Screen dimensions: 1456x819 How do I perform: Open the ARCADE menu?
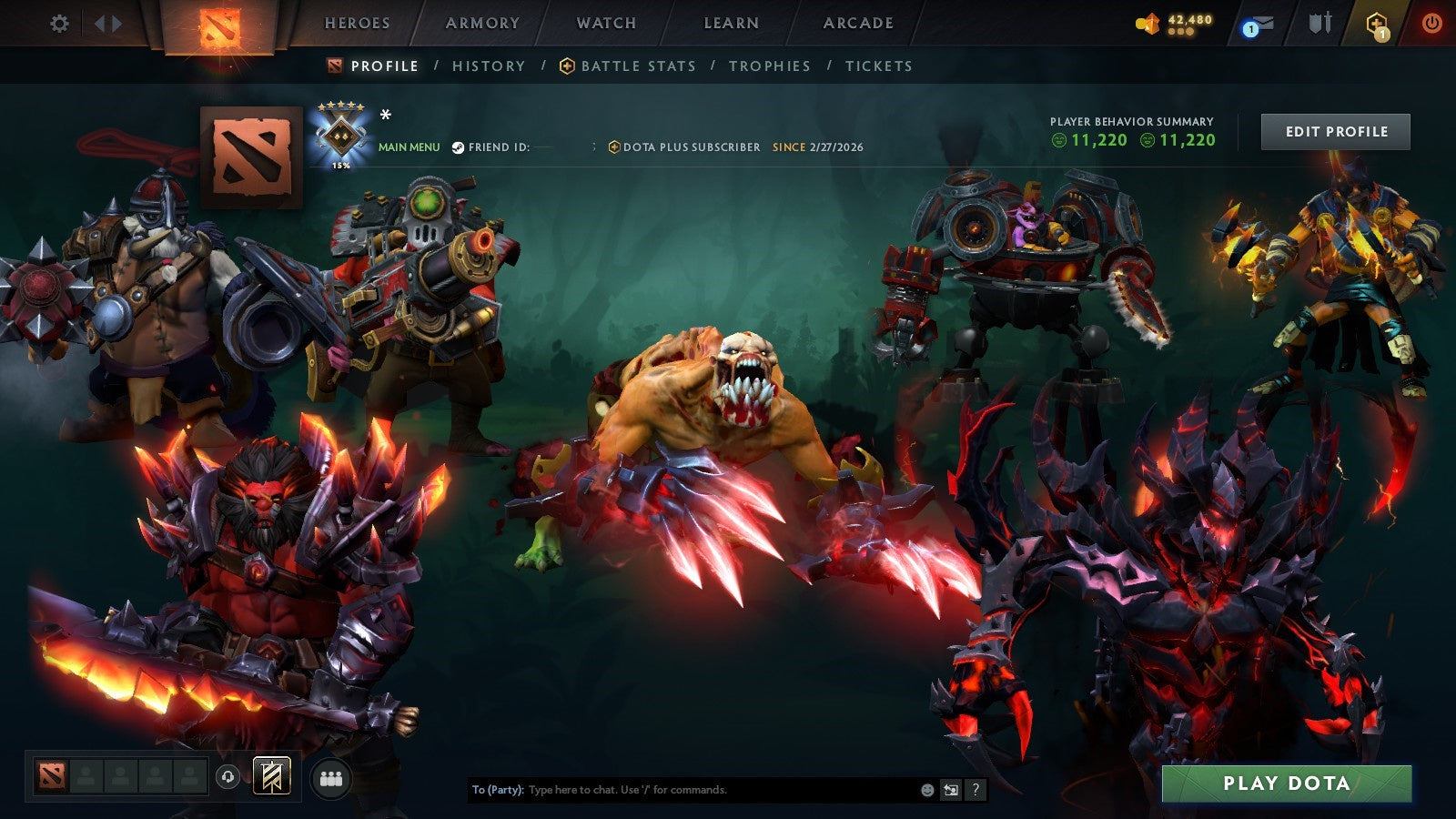pyautogui.click(x=856, y=25)
